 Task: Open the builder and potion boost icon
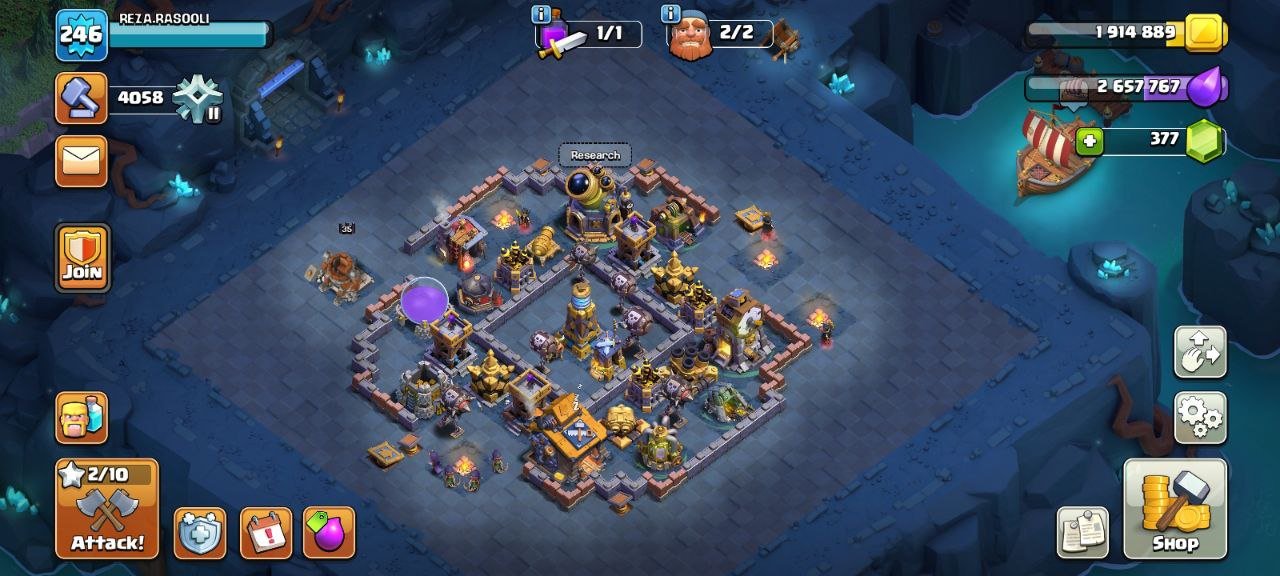point(81,417)
